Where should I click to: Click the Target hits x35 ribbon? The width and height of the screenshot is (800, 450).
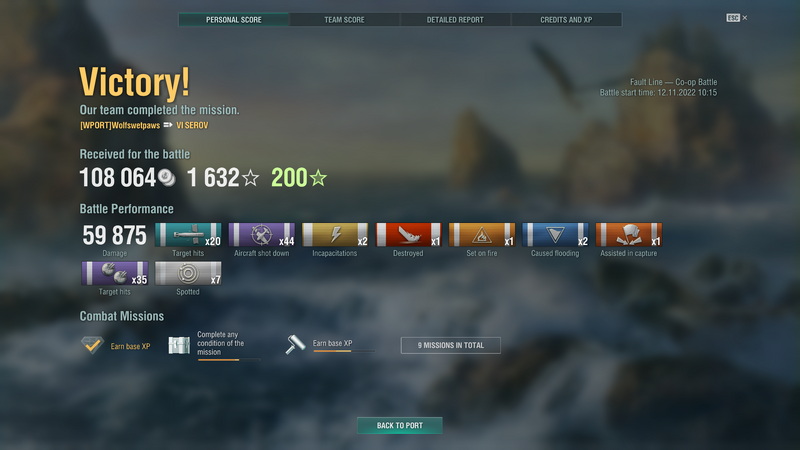point(114,274)
